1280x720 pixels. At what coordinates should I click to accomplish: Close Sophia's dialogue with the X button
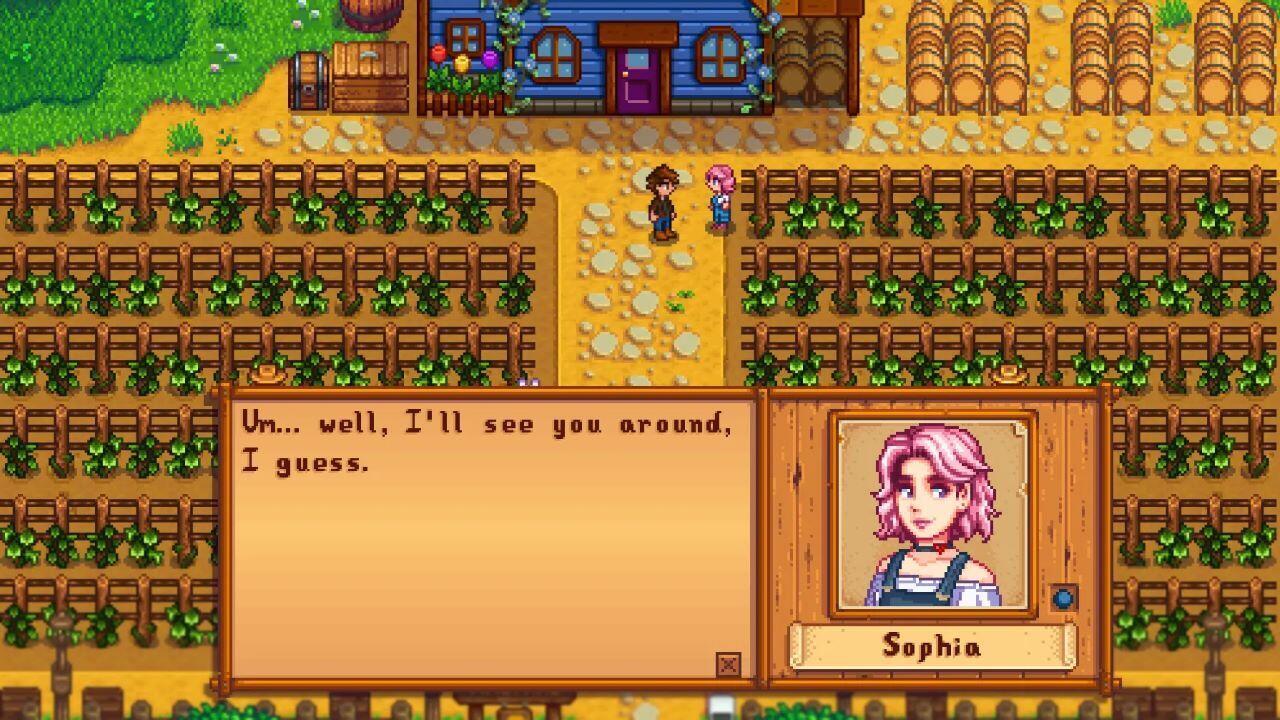[729, 664]
